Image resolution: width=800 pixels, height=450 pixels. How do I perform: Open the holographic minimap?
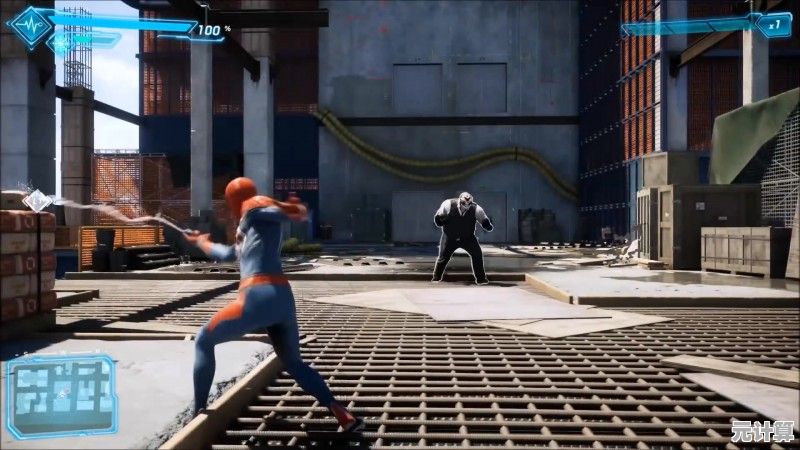tap(62, 394)
